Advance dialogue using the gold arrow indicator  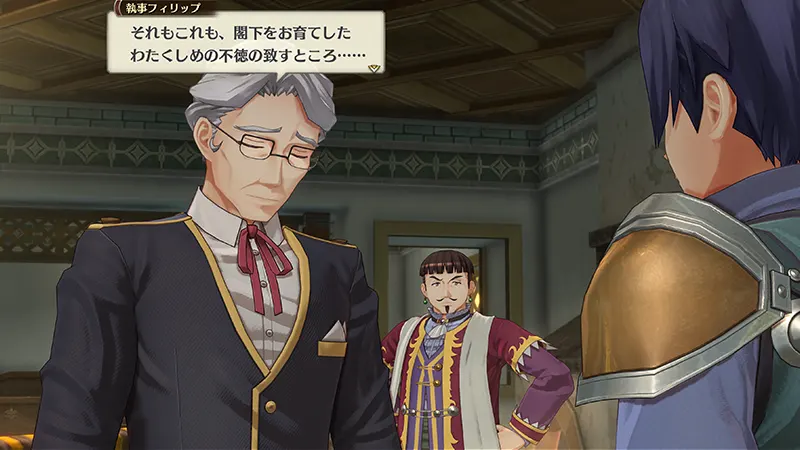(x=373, y=68)
